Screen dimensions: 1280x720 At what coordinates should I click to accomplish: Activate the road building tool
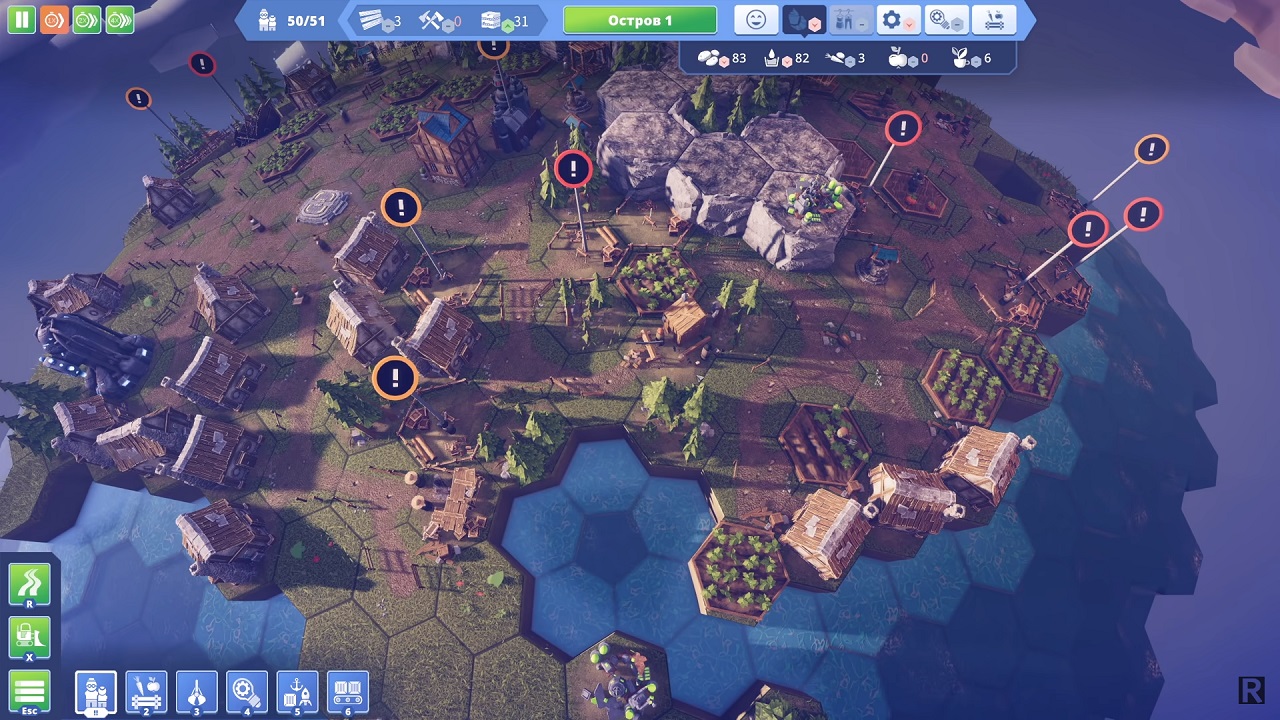29,586
